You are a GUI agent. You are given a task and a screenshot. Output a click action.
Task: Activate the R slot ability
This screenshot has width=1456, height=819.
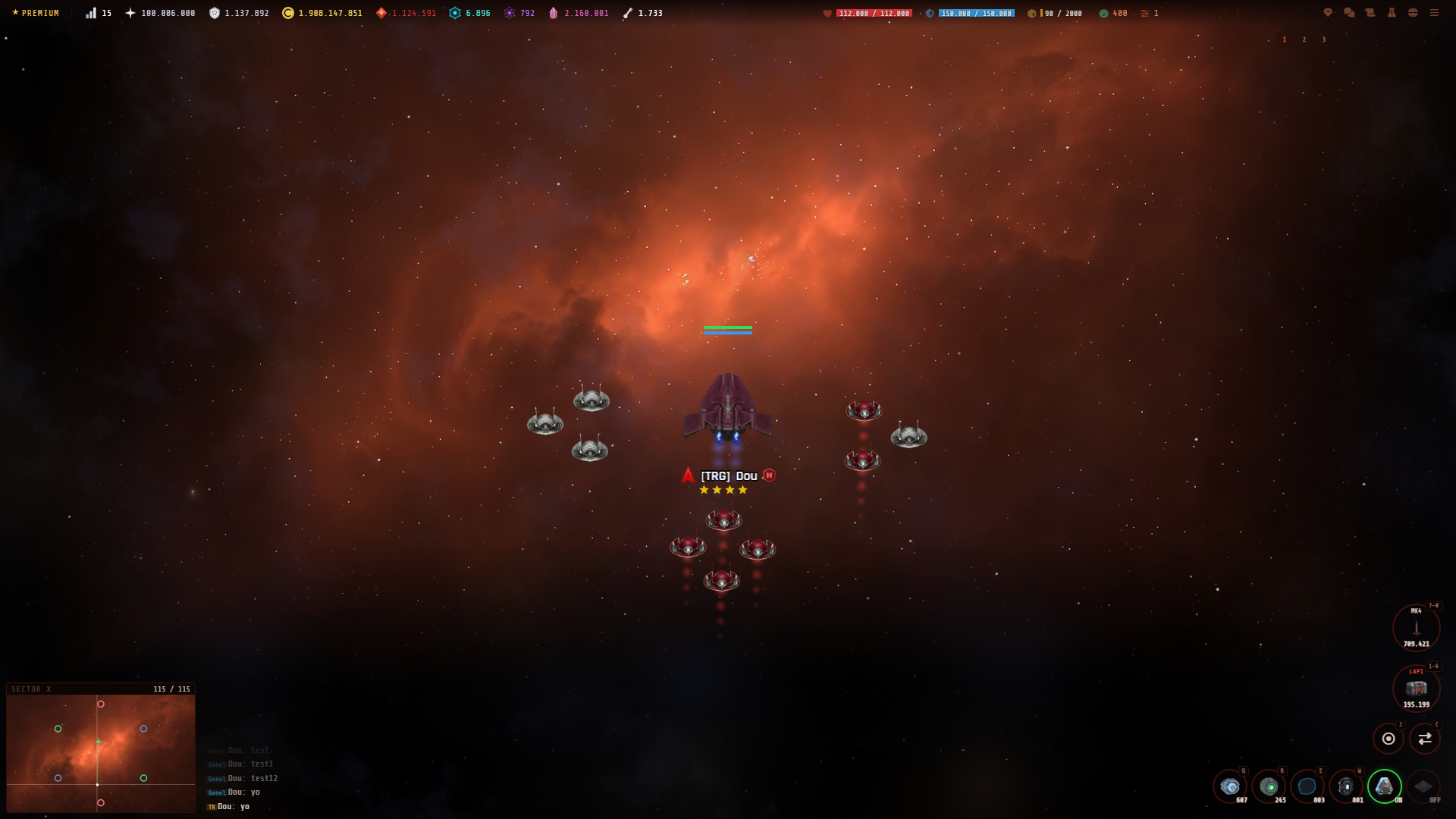click(x=1268, y=786)
